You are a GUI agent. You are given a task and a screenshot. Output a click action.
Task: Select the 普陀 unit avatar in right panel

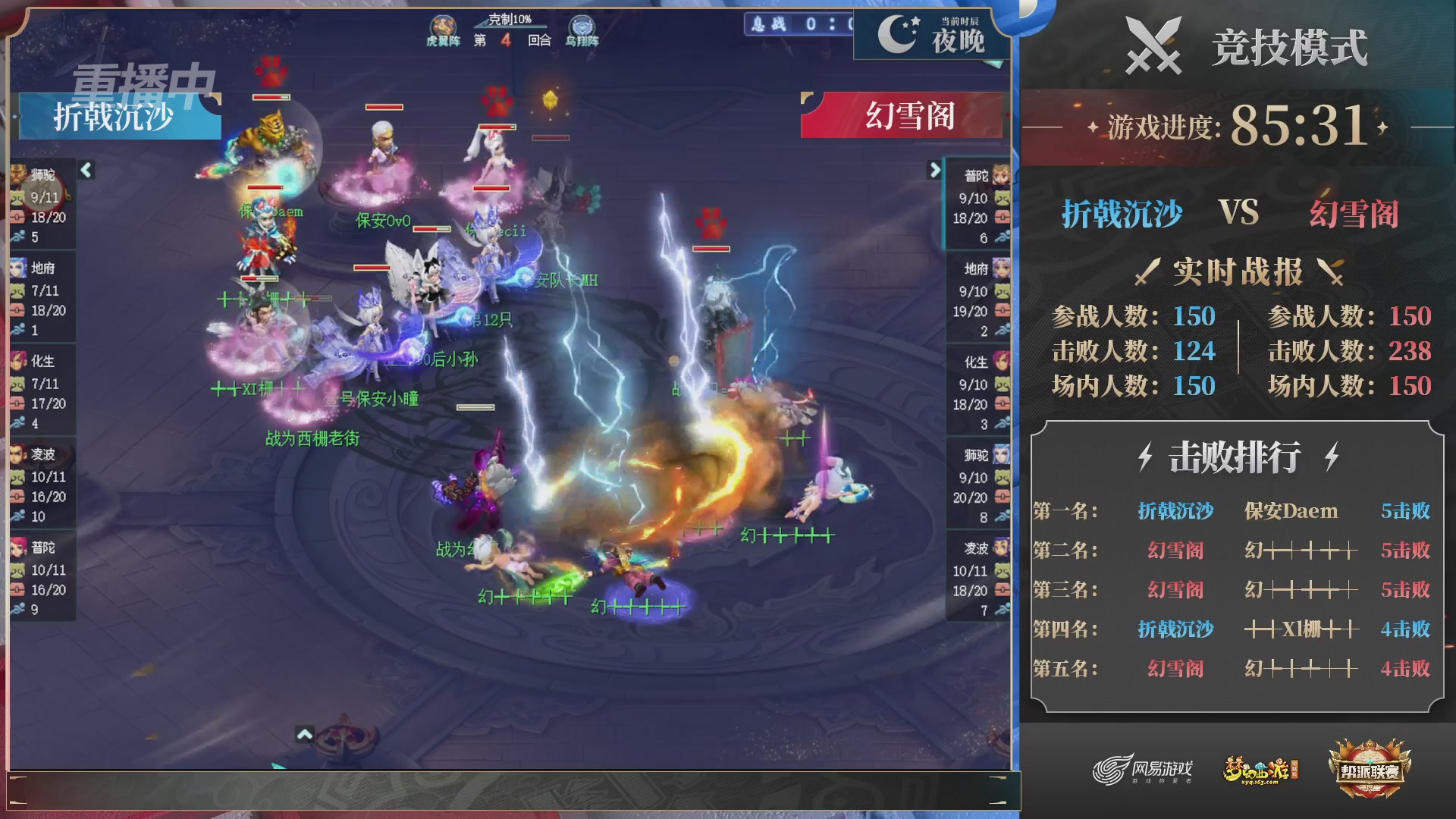(1000, 176)
